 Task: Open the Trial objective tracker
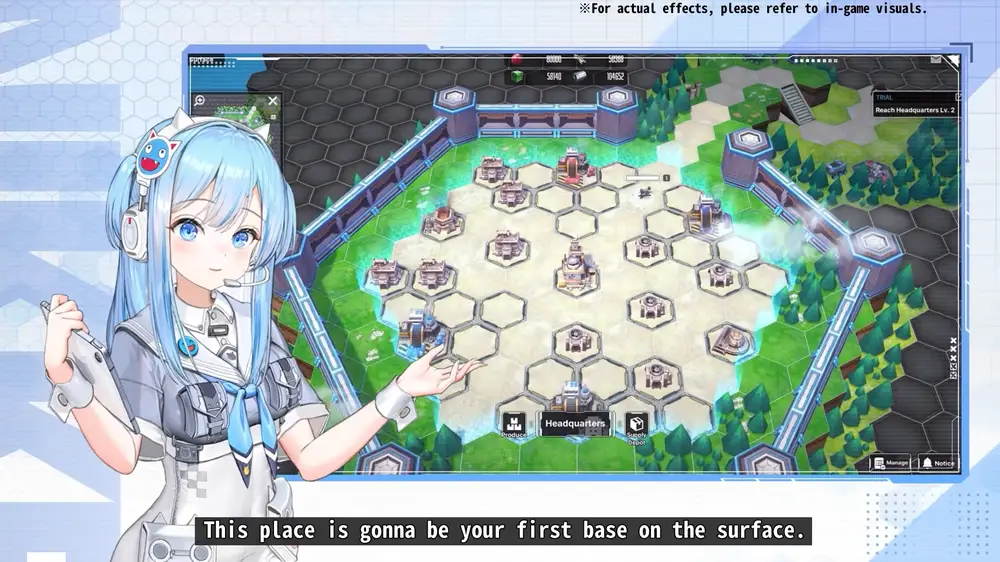coord(914,104)
